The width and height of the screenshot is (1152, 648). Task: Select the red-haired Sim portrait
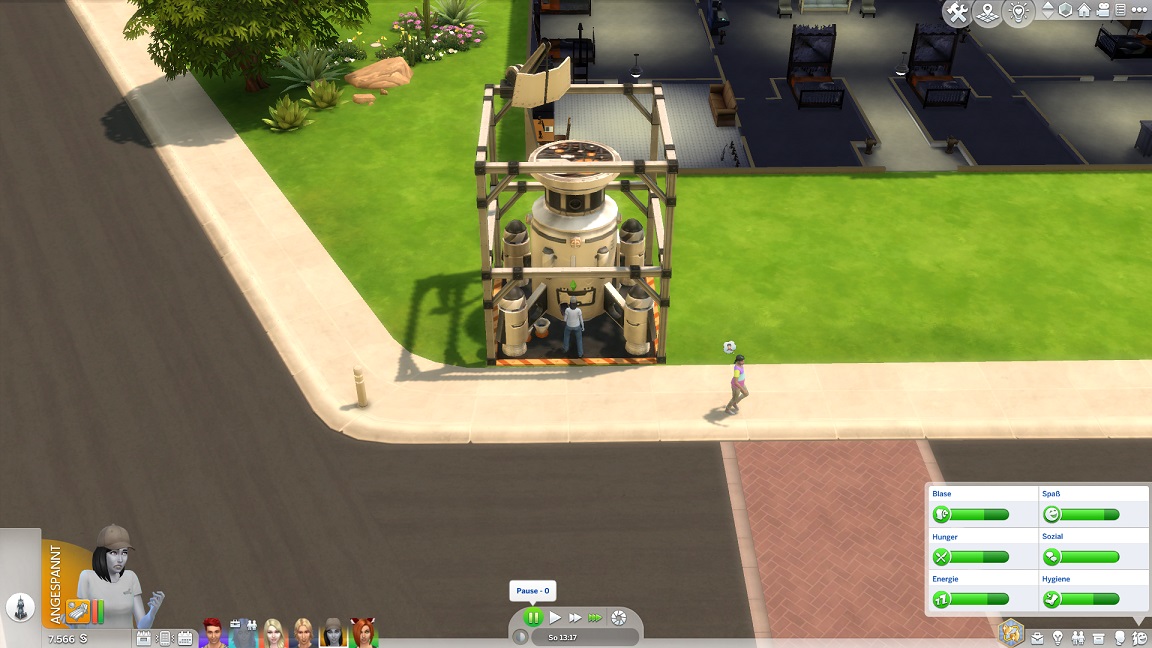[213, 632]
